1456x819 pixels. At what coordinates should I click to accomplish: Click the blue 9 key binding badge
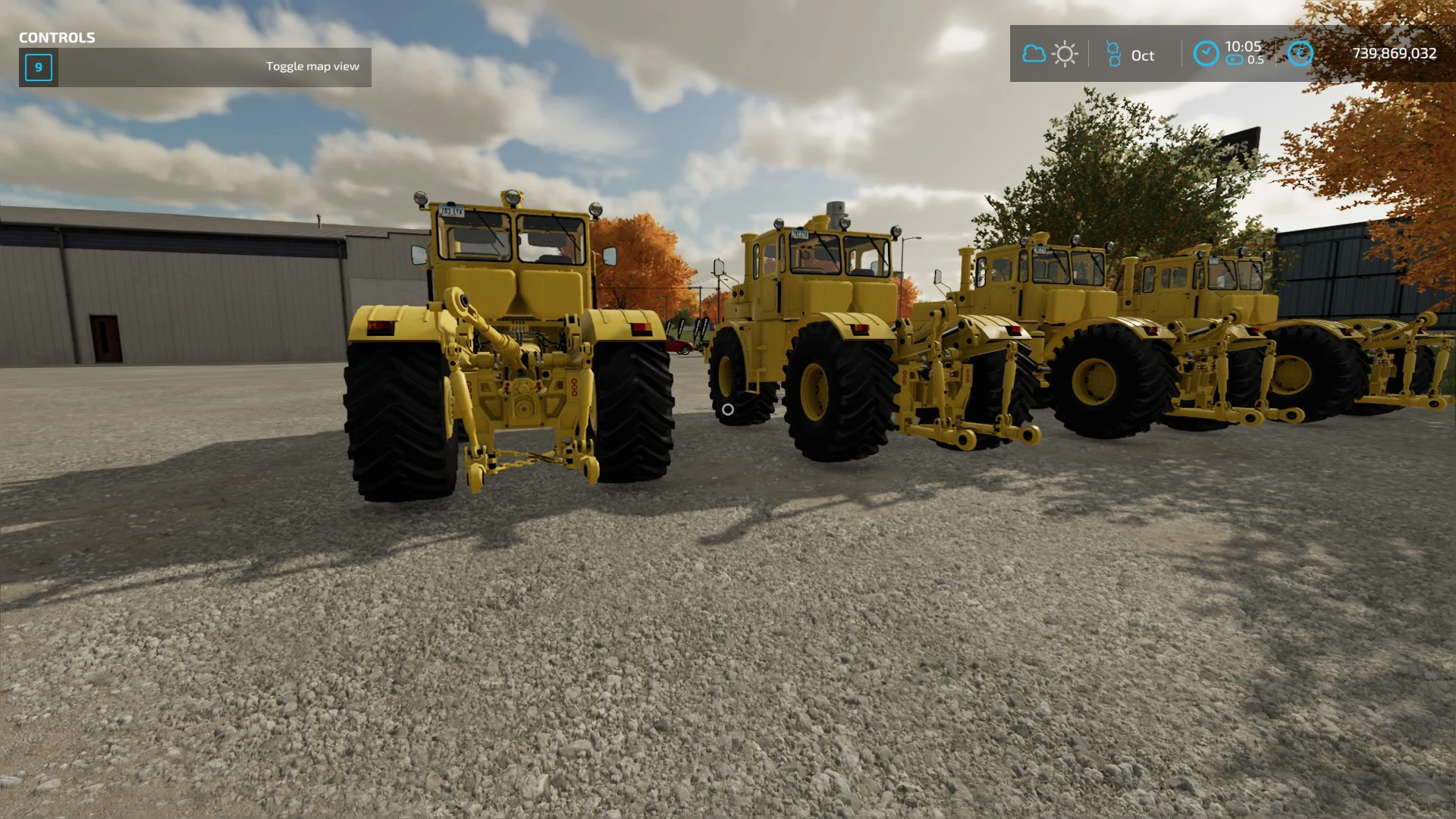(37, 67)
